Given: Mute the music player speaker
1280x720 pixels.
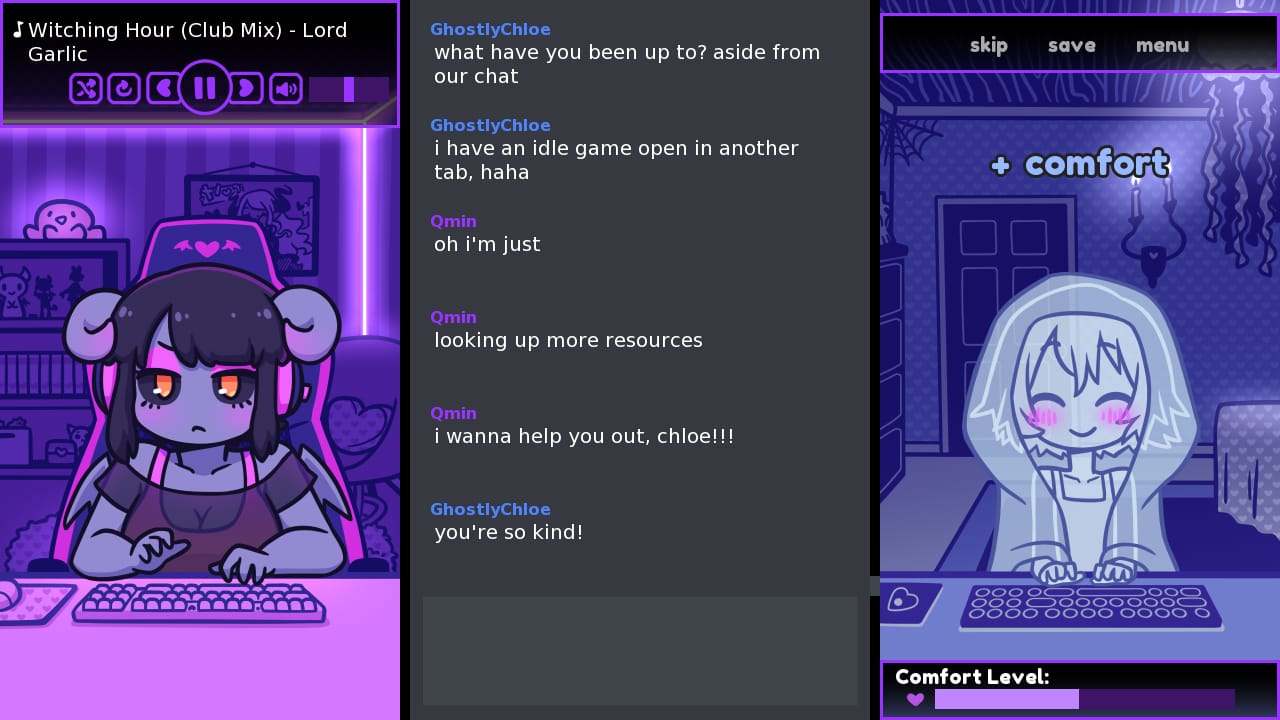Looking at the screenshot, I should pyautogui.click(x=286, y=88).
